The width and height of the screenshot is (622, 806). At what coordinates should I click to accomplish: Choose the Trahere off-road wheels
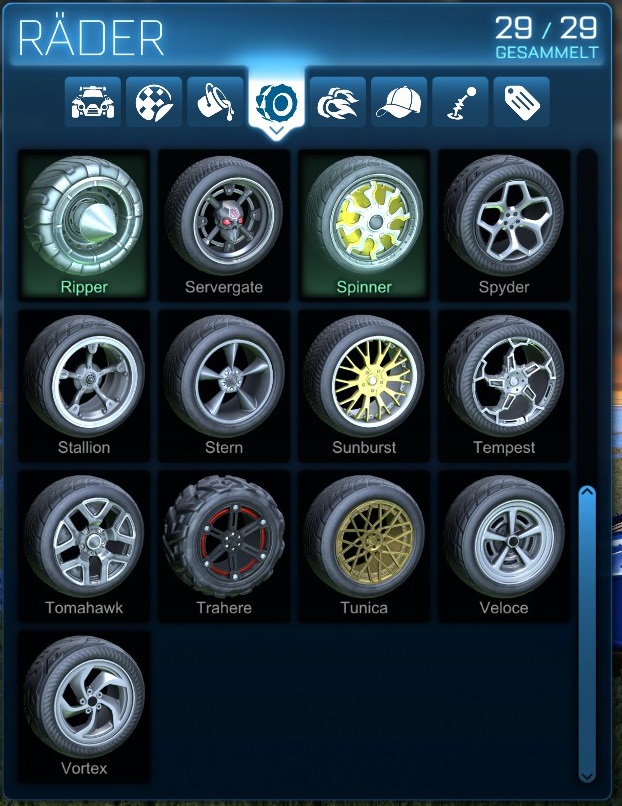(x=224, y=545)
